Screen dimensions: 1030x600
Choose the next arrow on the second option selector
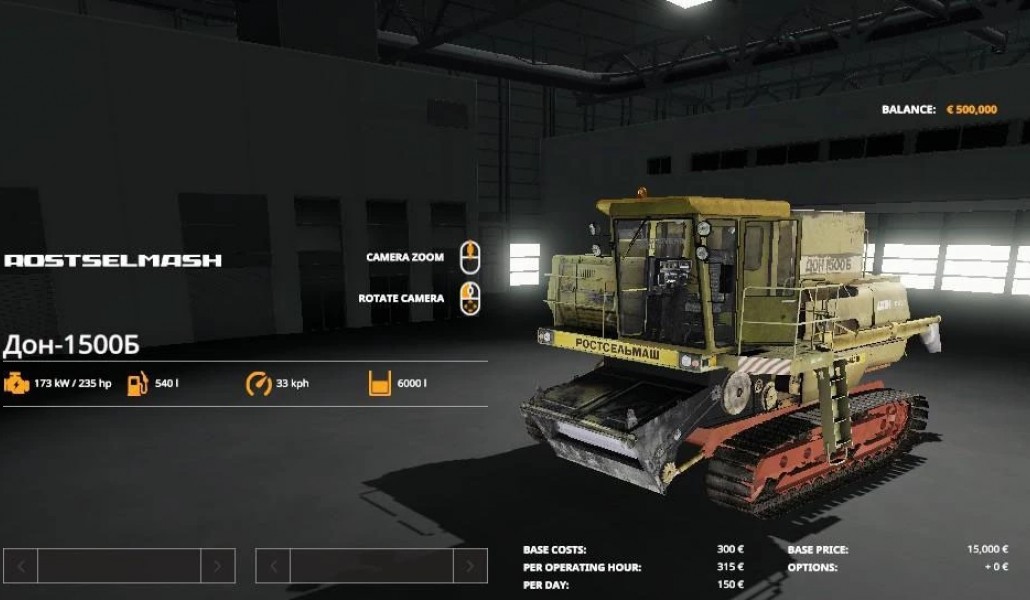click(470, 566)
